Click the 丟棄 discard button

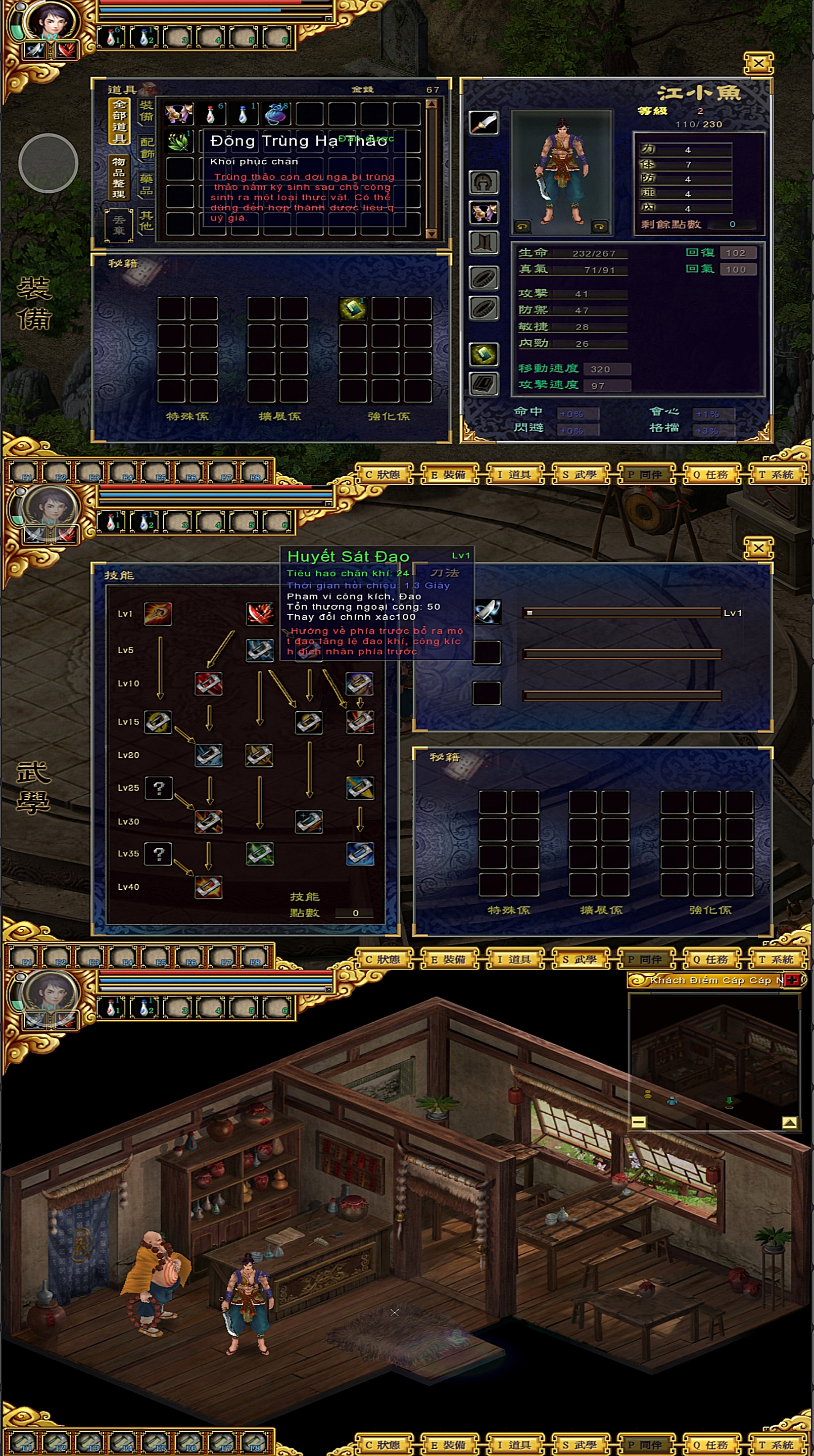[x=119, y=225]
